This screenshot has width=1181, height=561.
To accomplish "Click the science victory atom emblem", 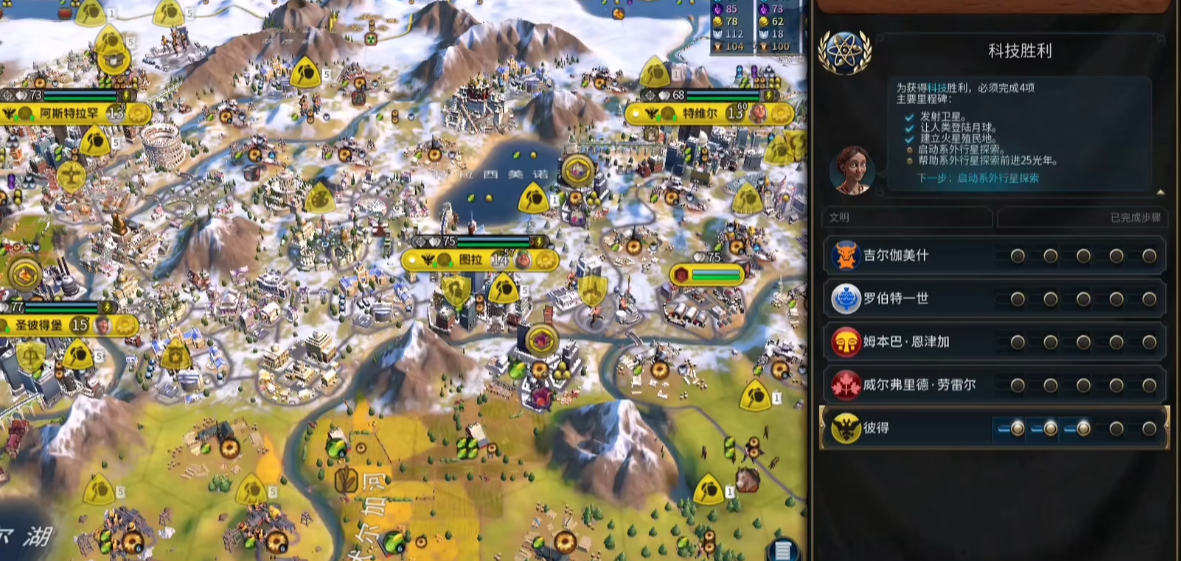I will (x=844, y=51).
